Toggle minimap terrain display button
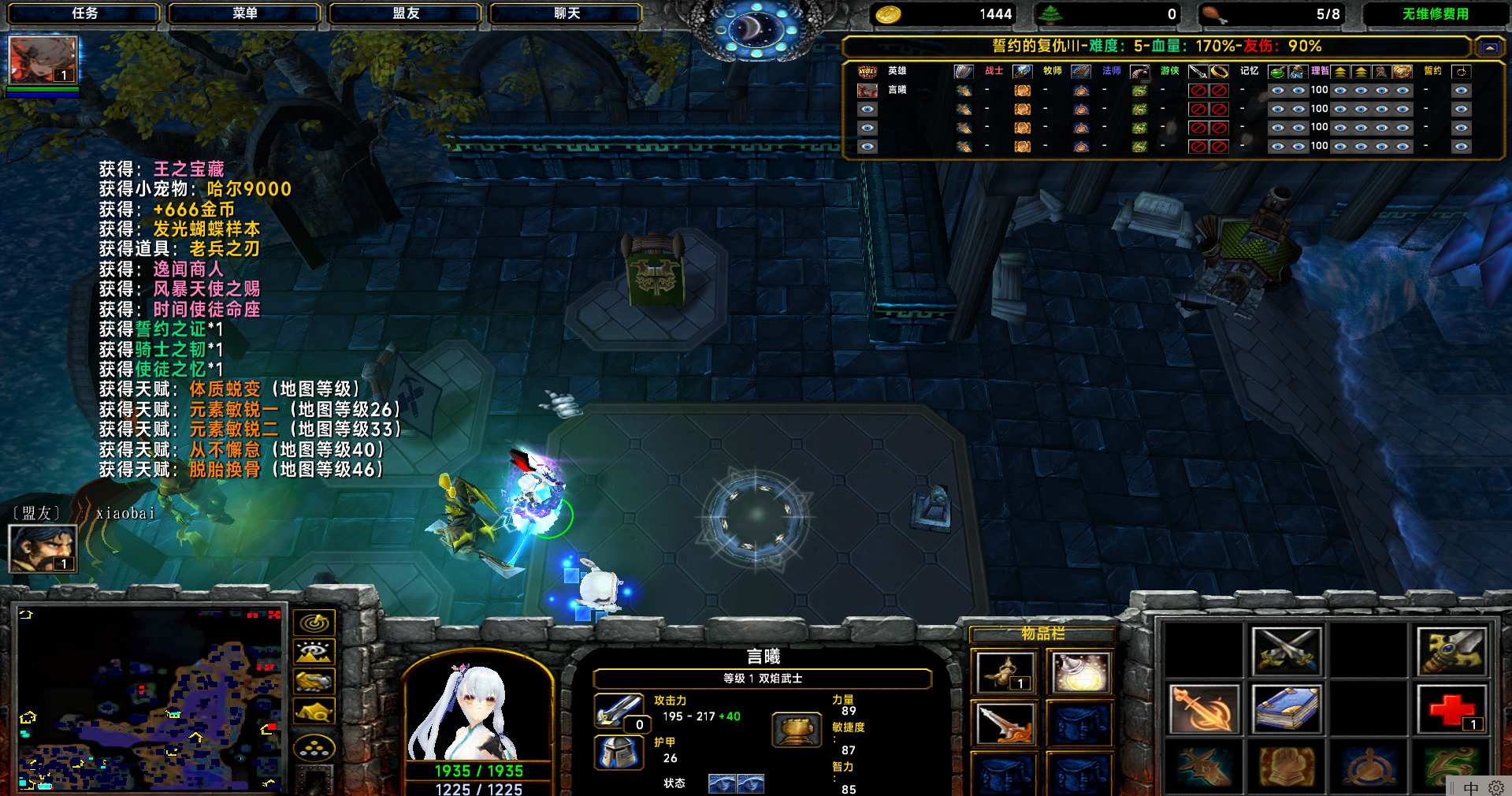 click(x=314, y=653)
